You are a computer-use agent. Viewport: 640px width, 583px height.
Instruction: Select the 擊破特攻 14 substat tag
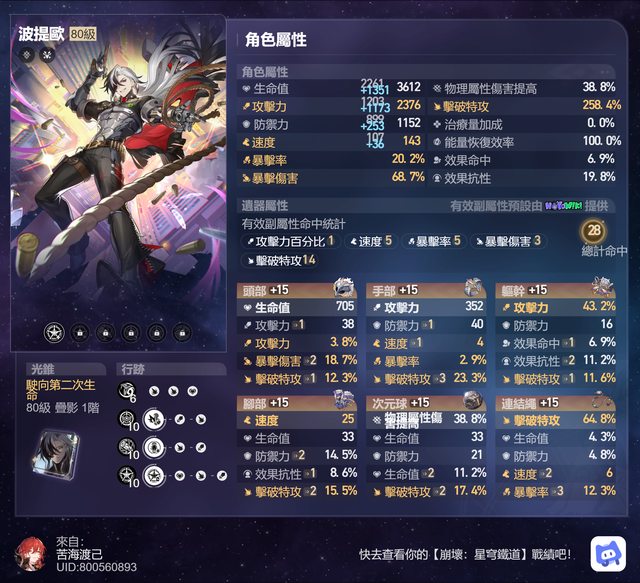pos(280,260)
